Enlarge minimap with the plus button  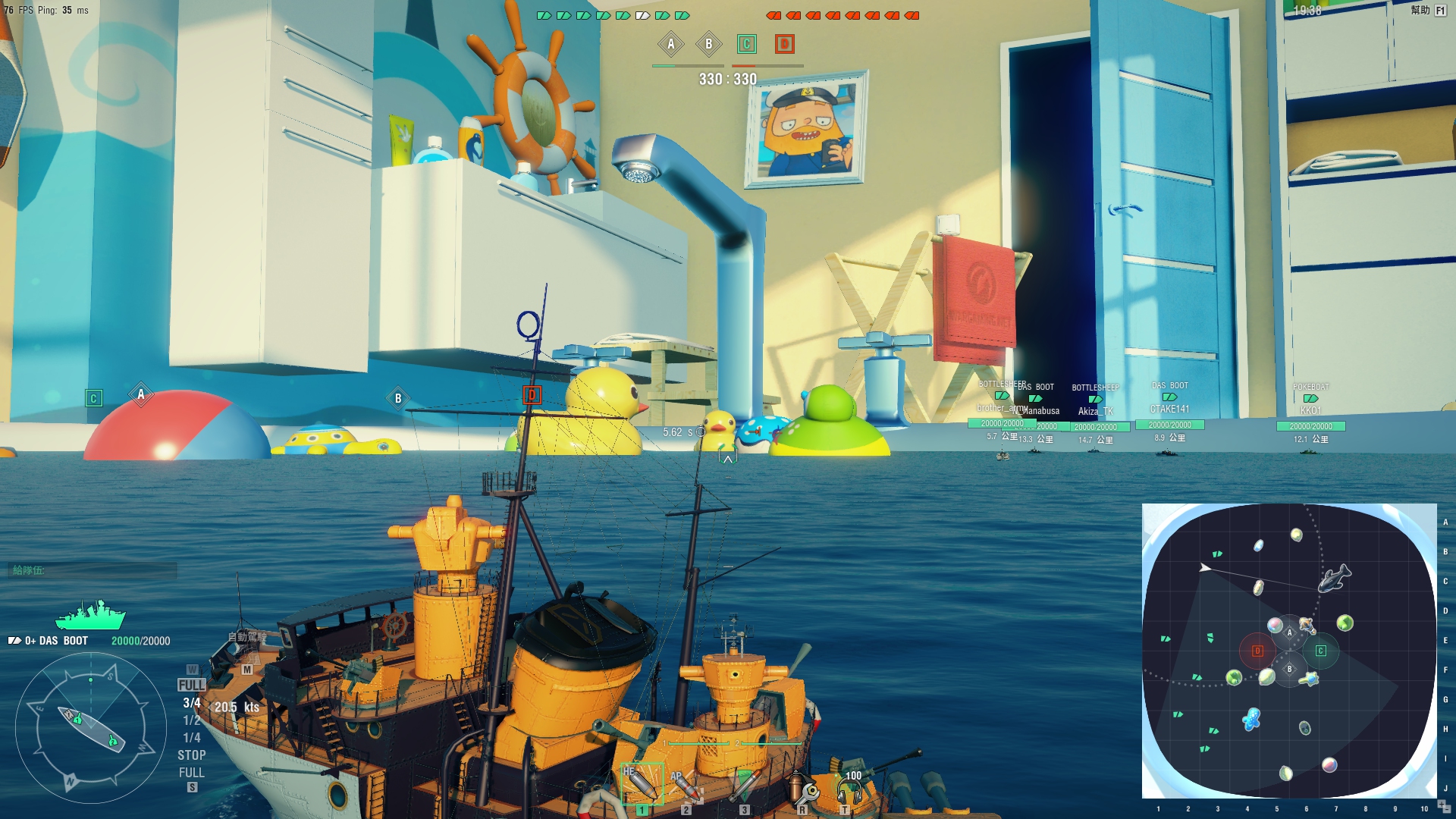(x=1442, y=804)
